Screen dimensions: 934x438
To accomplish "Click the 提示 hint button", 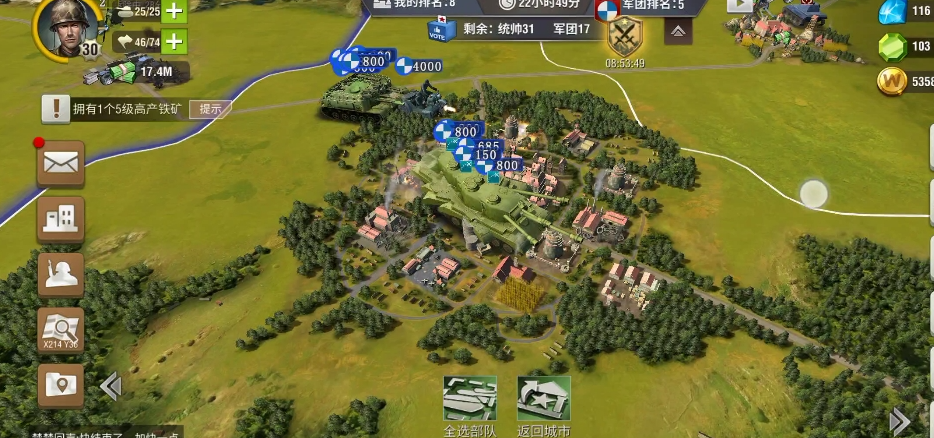I will [x=209, y=109].
